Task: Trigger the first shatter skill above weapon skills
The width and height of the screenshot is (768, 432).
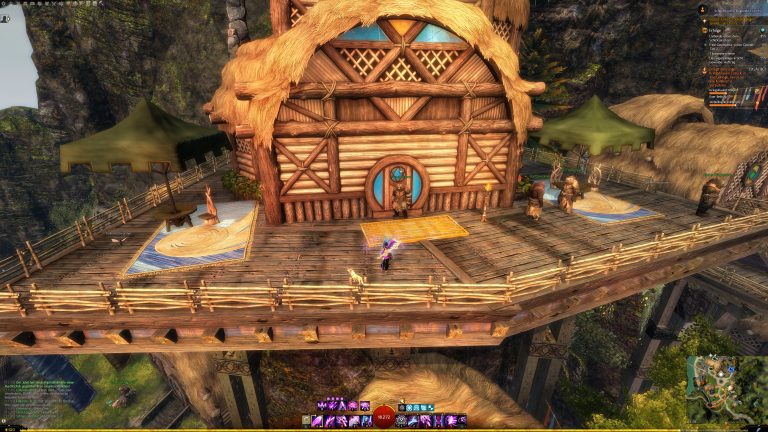Action: pyautogui.click(x=321, y=405)
